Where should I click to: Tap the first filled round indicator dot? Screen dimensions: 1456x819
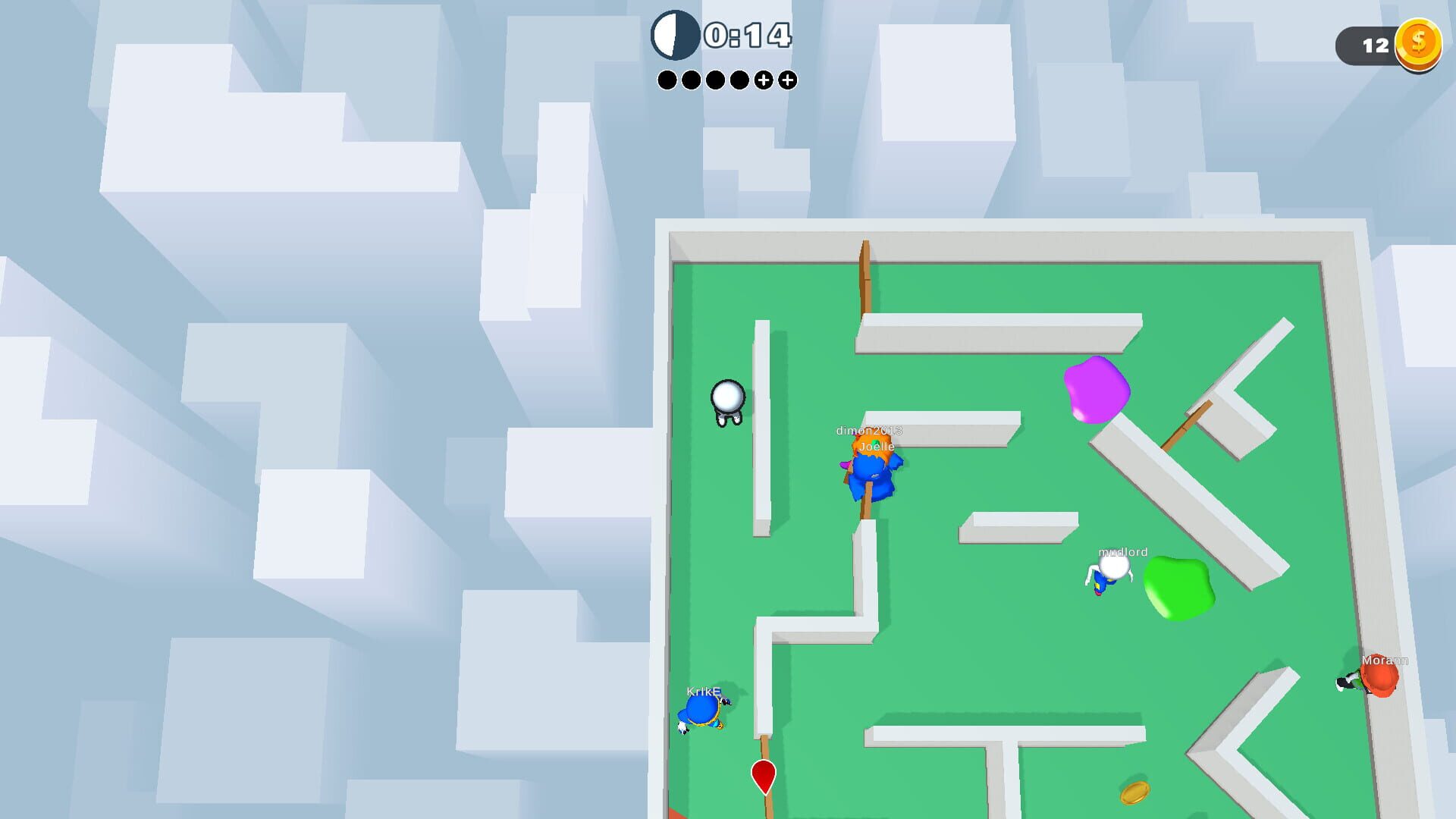pos(667,78)
